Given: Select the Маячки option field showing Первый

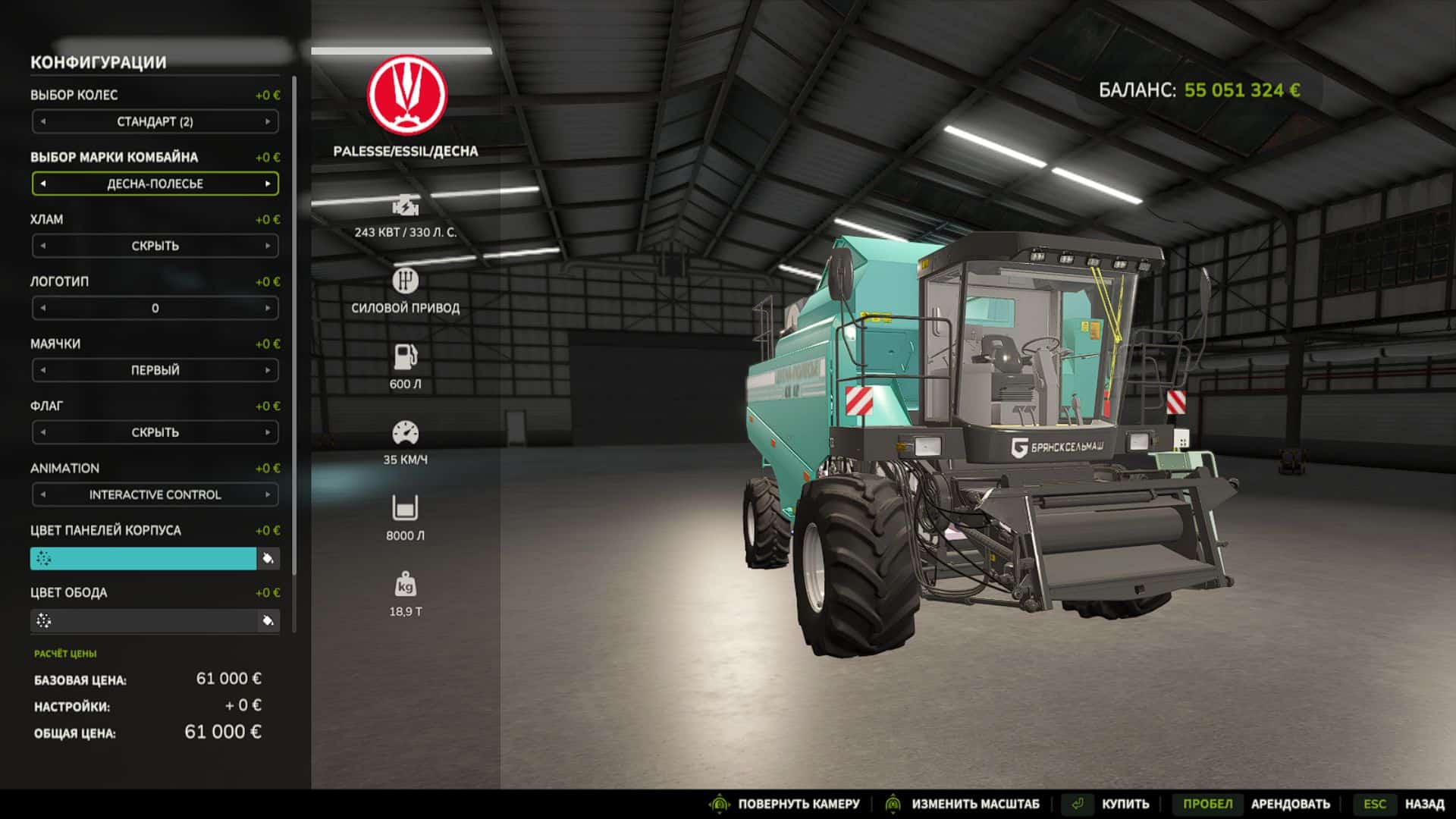Looking at the screenshot, I should (x=155, y=370).
